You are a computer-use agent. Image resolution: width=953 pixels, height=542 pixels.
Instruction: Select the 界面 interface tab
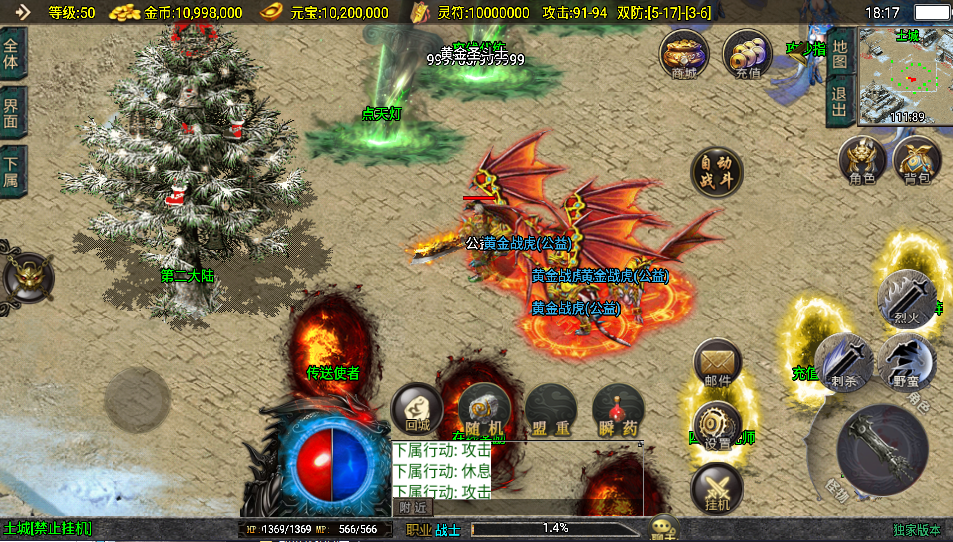pyautogui.click(x=12, y=112)
